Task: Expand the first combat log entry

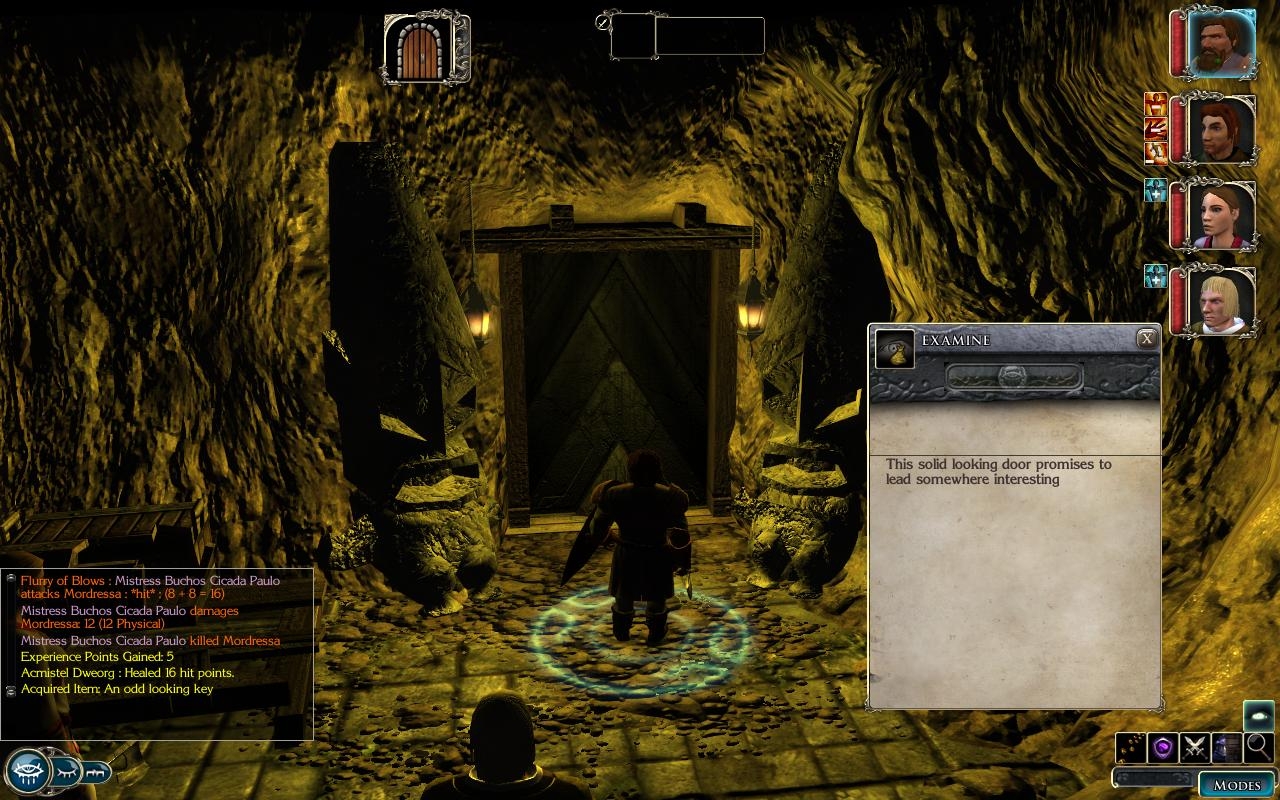Action: (11, 578)
